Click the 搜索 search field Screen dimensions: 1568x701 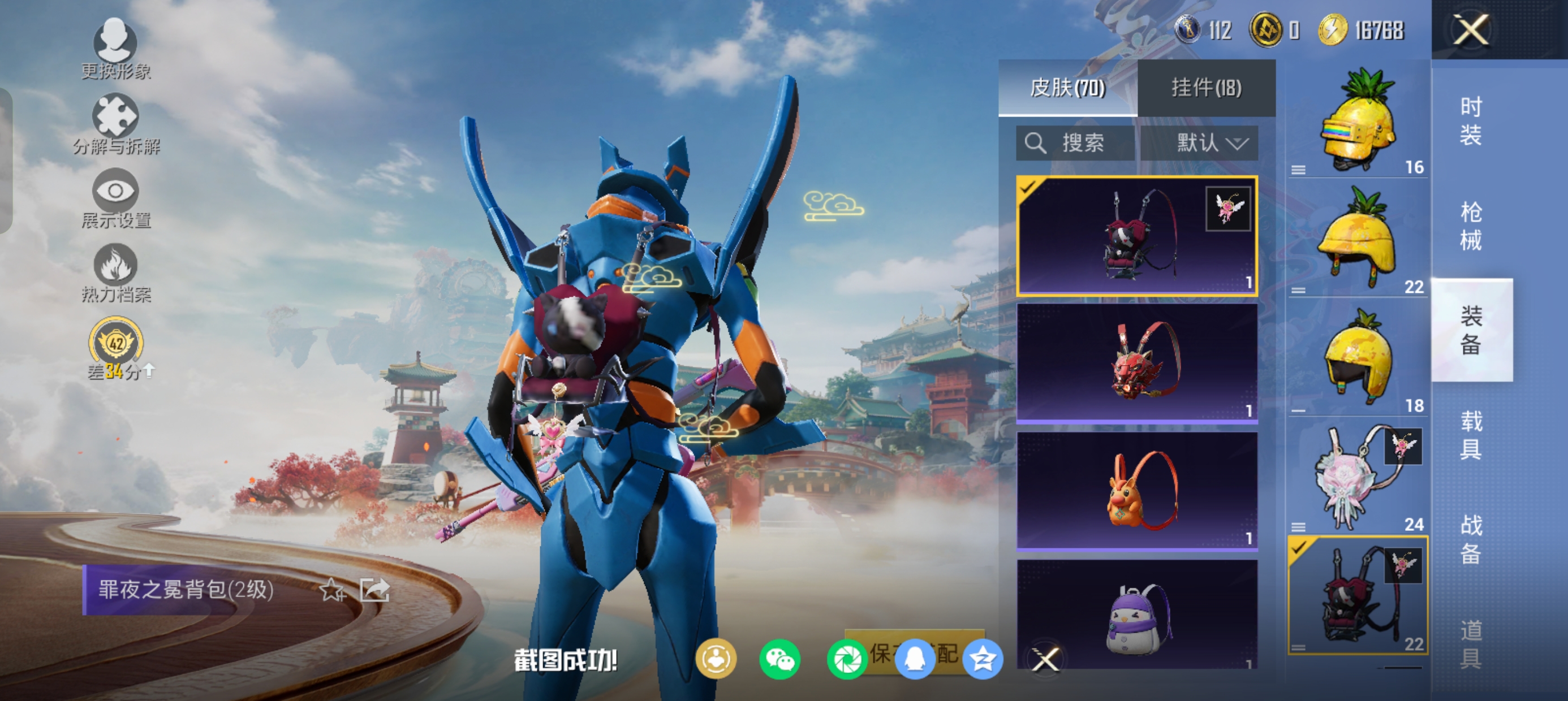(1076, 143)
